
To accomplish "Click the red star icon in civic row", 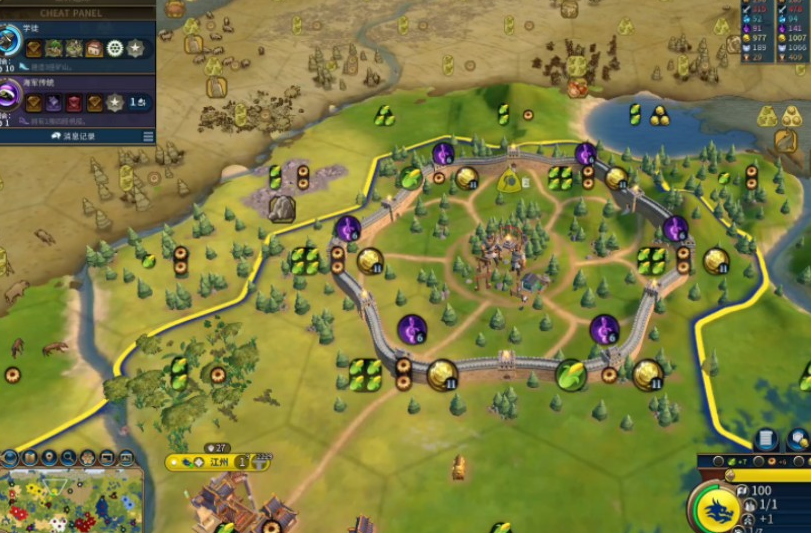I will click(74, 103).
